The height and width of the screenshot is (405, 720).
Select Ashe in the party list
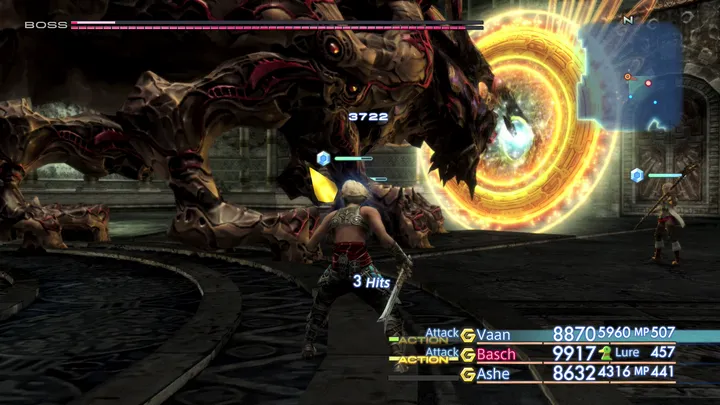(493, 374)
